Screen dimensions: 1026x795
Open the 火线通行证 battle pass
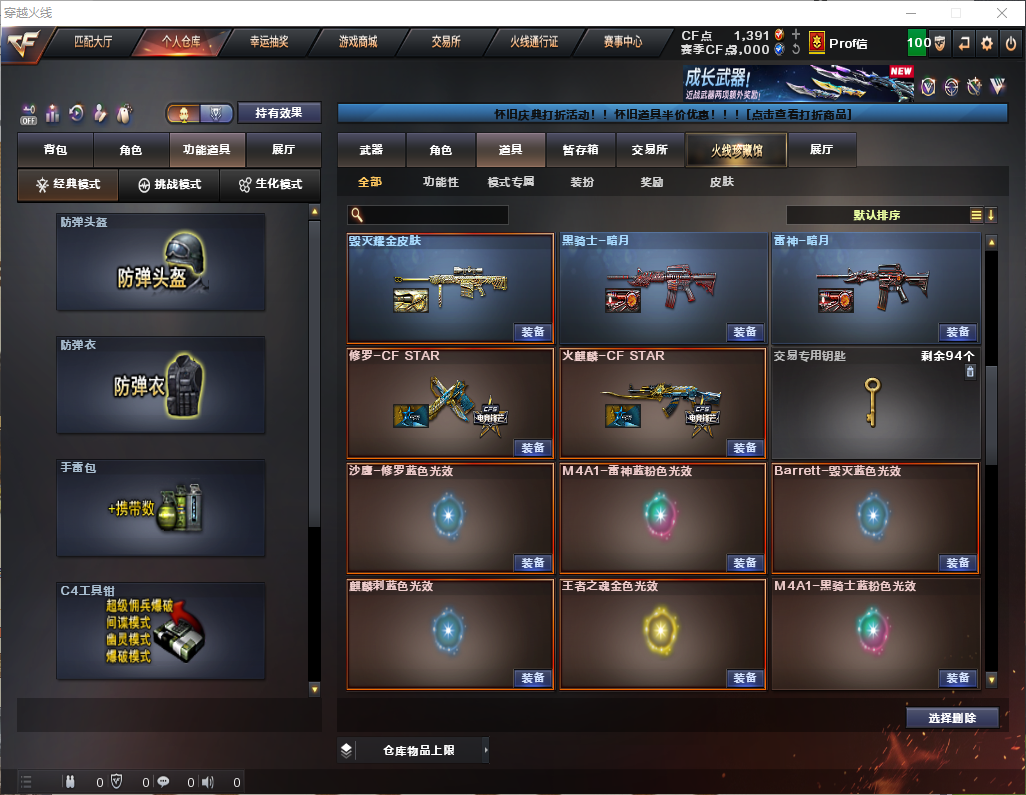click(x=534, y=43)
